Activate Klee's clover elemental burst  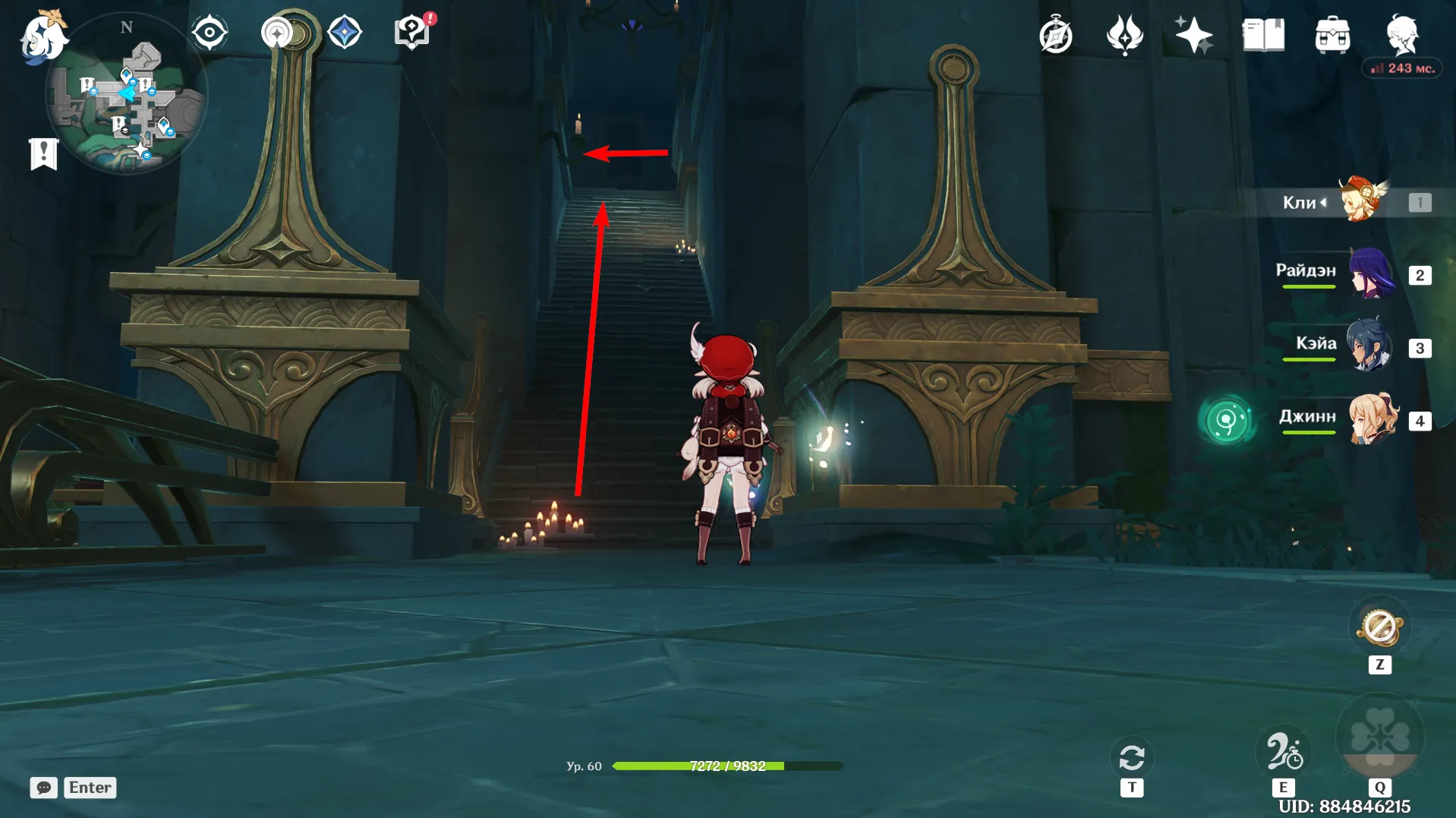click(1379, 737)
